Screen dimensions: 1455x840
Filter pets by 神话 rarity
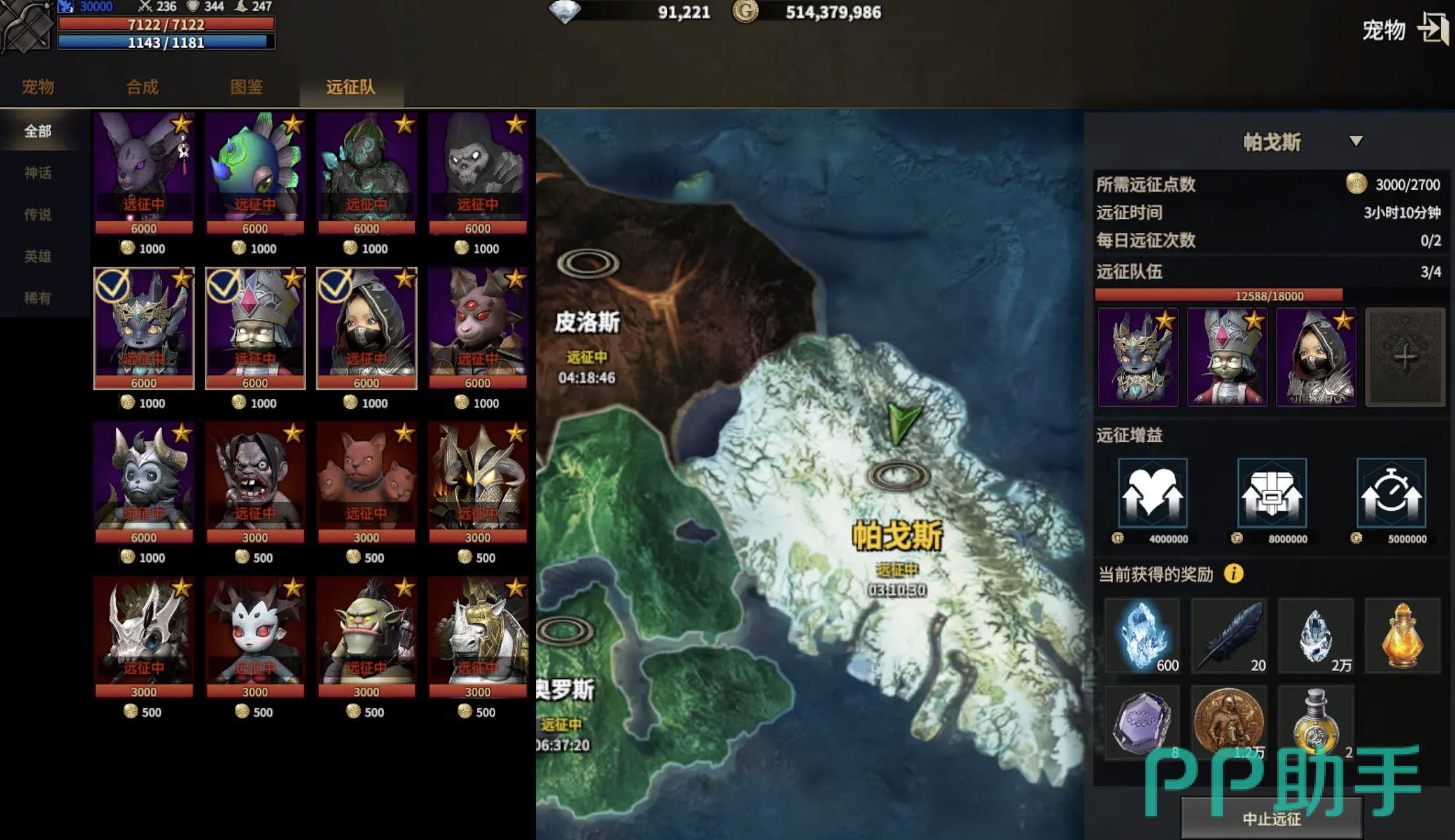pos(38,173)
